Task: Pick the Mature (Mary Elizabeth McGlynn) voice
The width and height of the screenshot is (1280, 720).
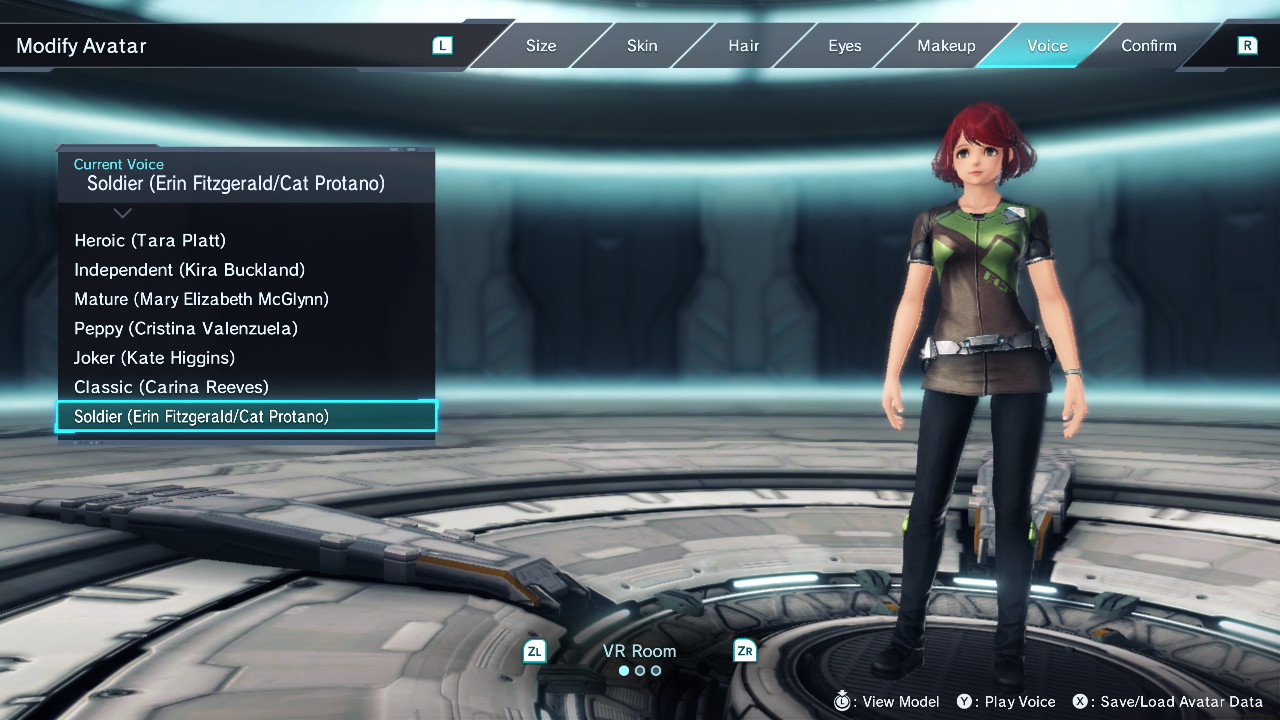Action: 201,299
